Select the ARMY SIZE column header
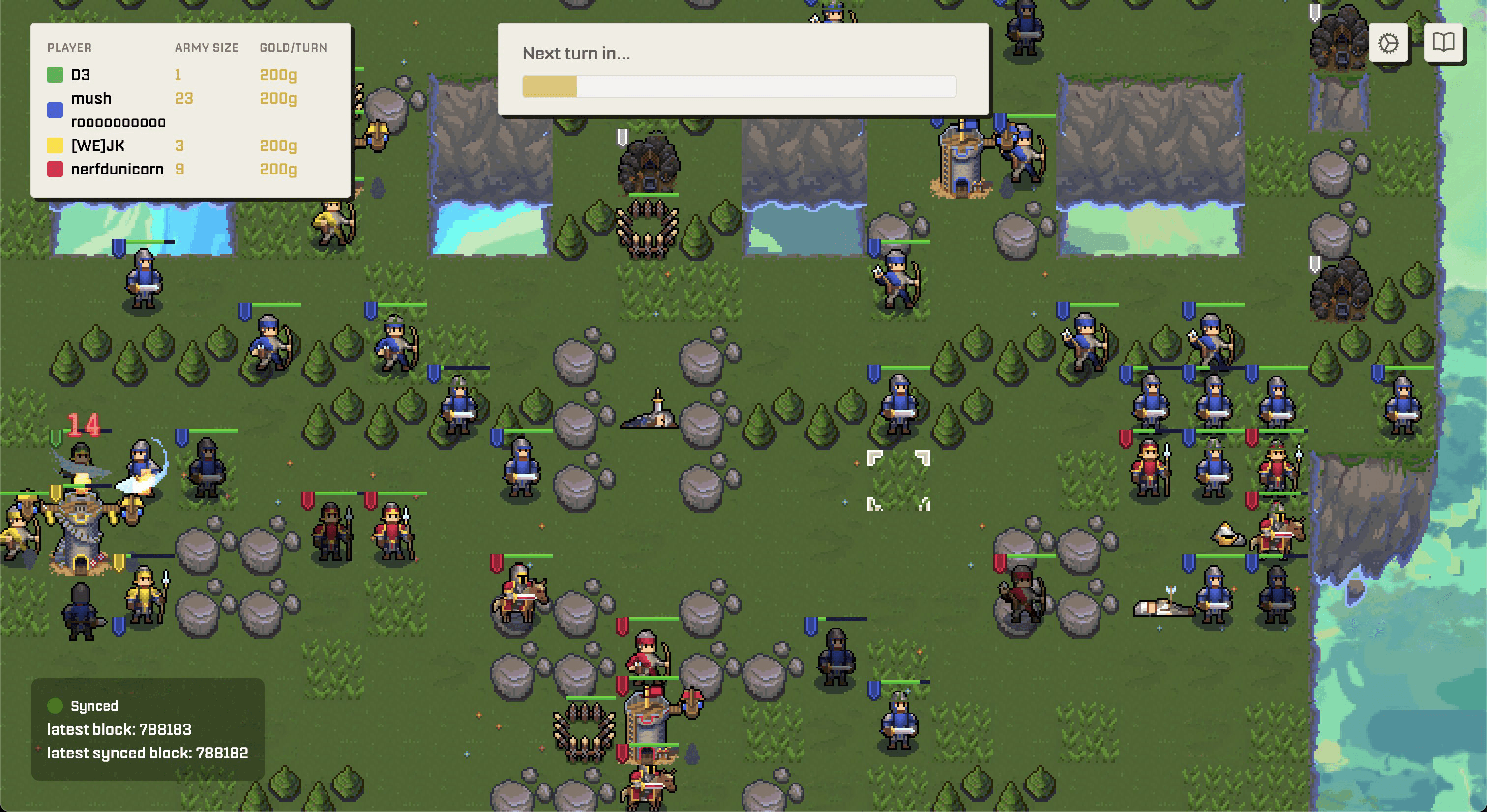Screen dimensions: 1487x812 point(206,47)
